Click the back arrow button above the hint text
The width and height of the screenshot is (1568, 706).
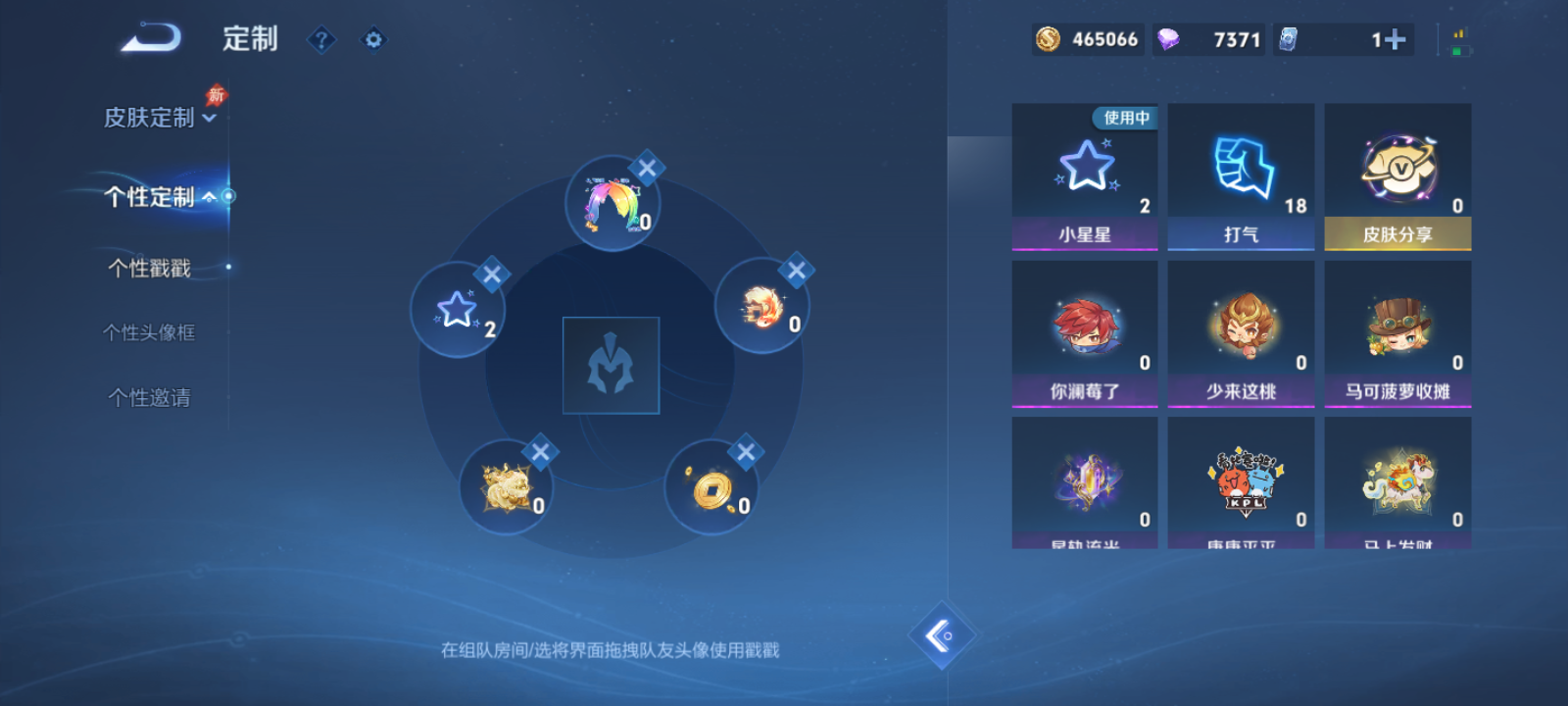(x=943, y=634)
